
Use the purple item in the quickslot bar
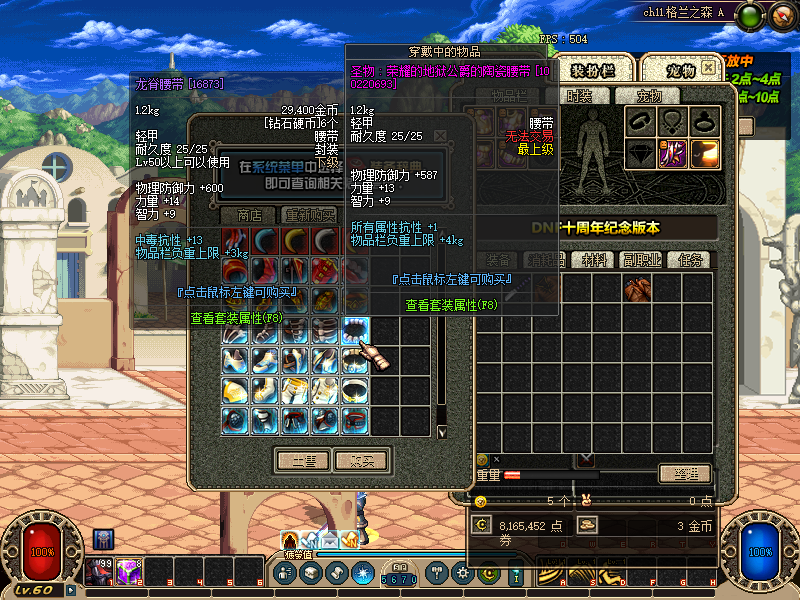129,572
